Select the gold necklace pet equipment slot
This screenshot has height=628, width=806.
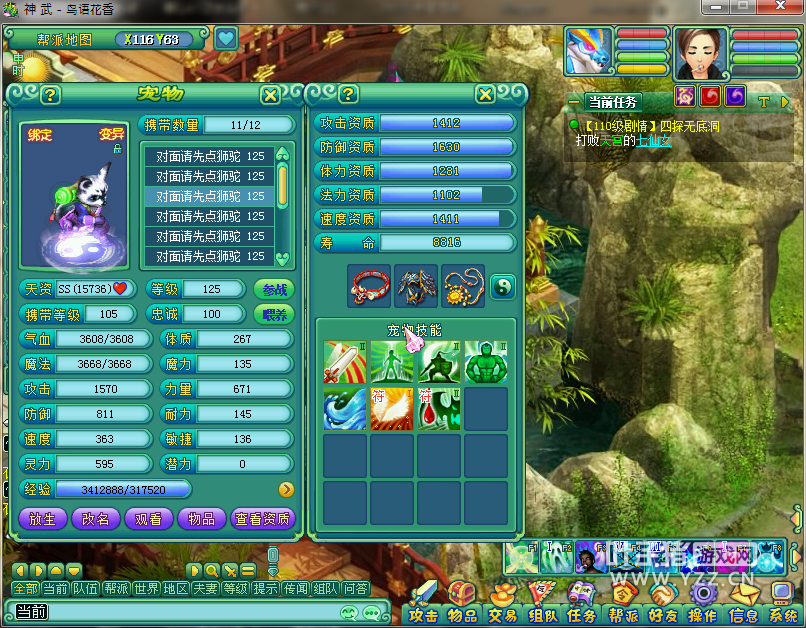point(464,286)
